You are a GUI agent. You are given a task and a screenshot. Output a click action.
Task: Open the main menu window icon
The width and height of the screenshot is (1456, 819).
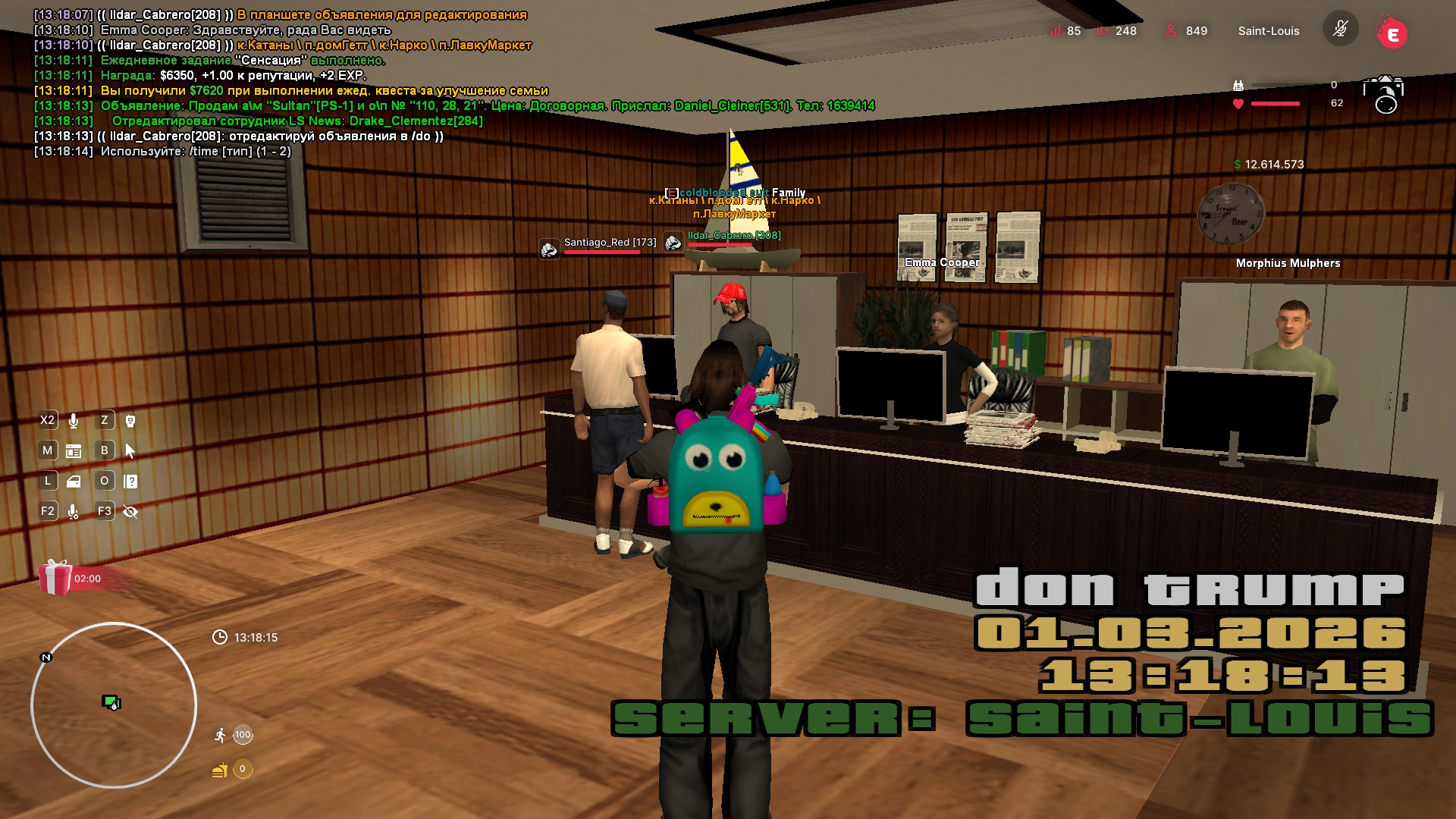pos(74,451)
